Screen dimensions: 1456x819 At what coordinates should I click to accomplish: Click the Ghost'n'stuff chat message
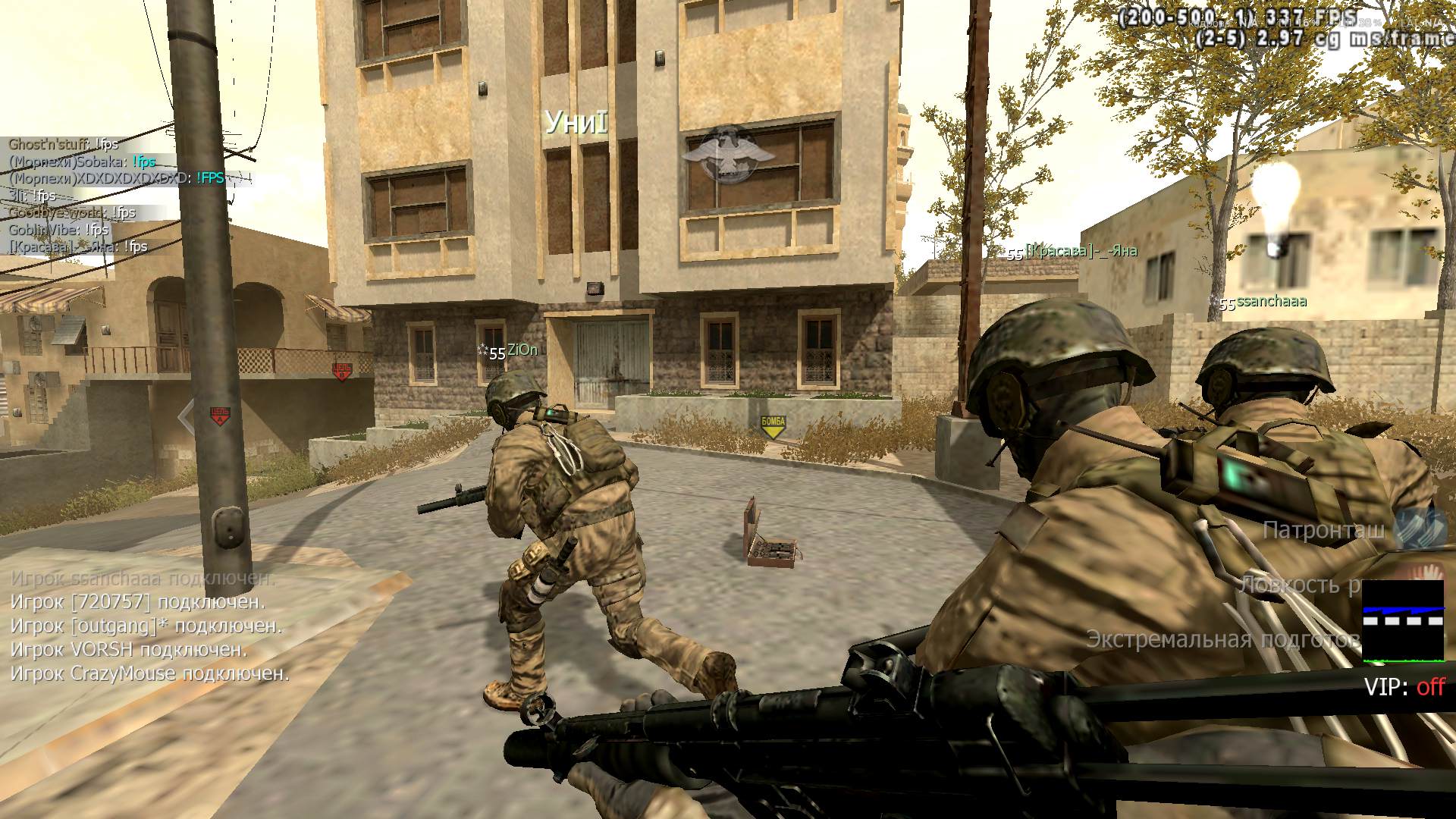click(x=64, y=144)
